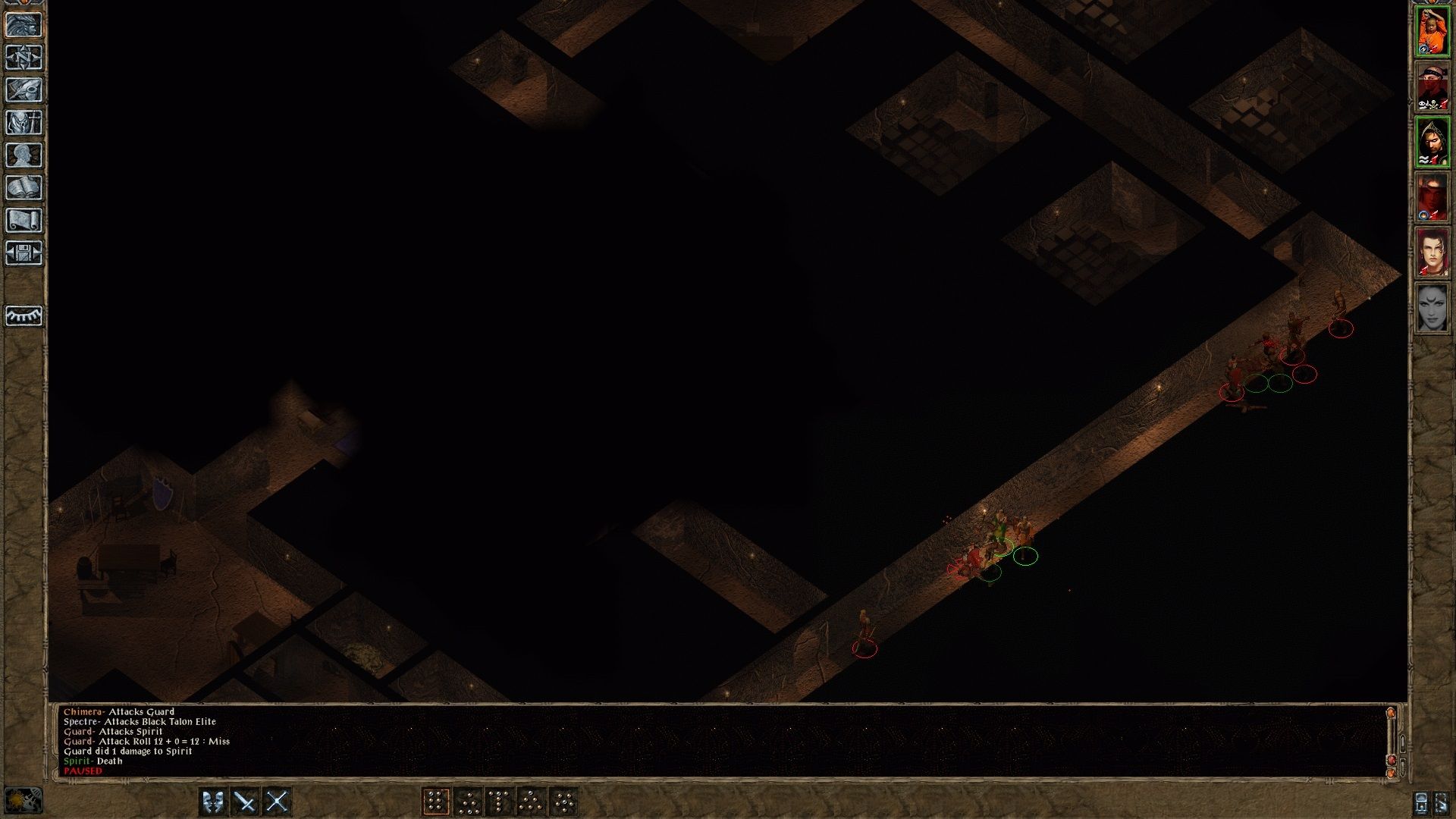1456x819 pixels.
Task: Select the topmost party member portrait
Action: coord(1432,29)
